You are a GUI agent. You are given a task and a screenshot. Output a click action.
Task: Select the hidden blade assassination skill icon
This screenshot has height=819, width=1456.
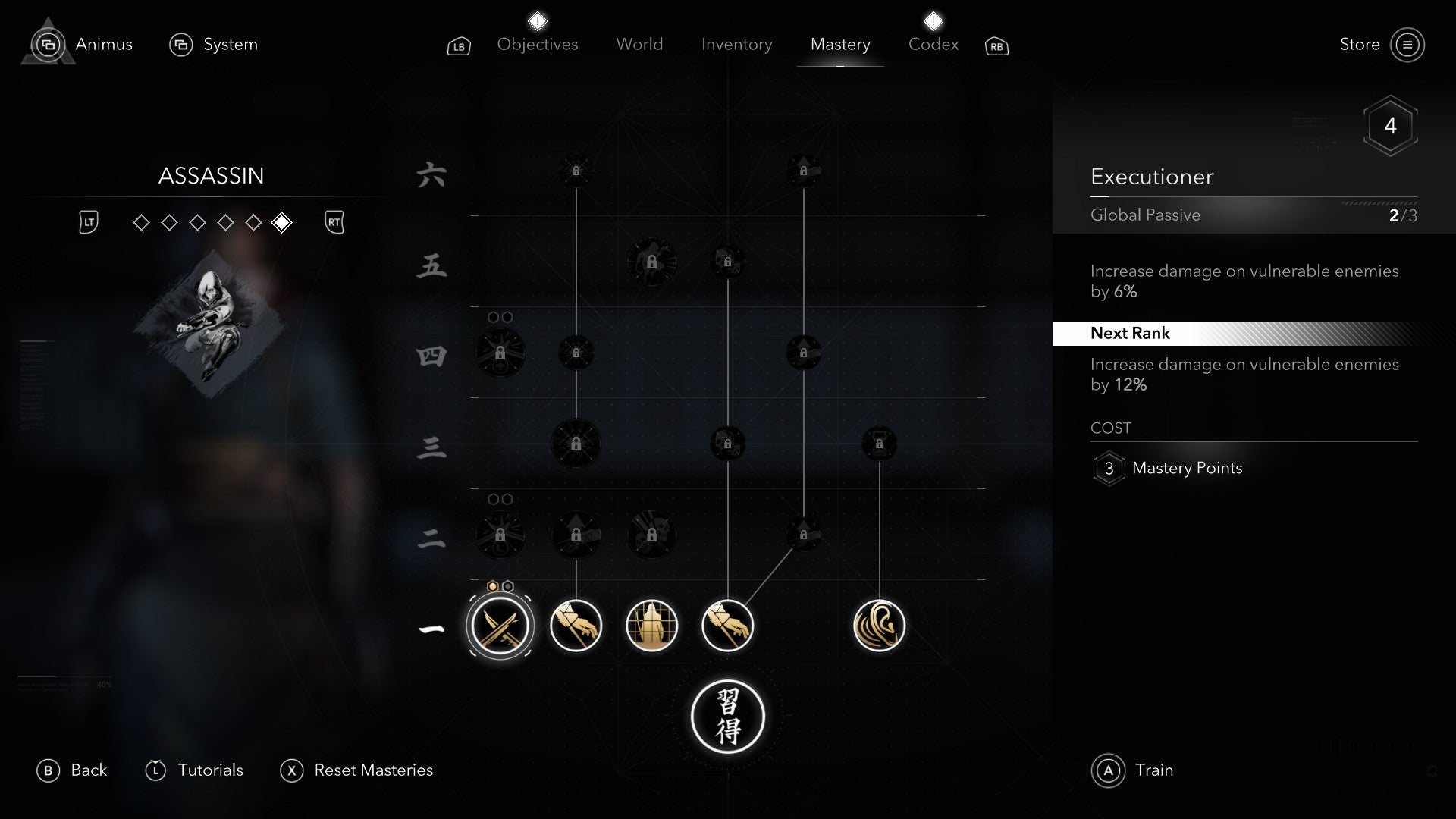tap(576, 625)
